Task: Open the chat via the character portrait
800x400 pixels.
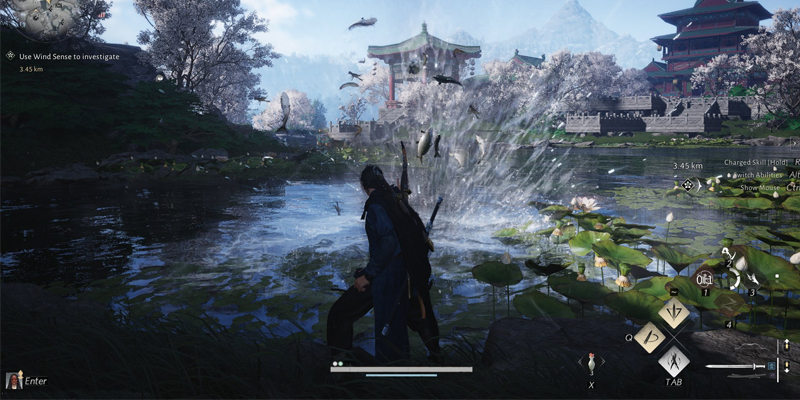Action: pyautogui.click(x=15, y=380)
